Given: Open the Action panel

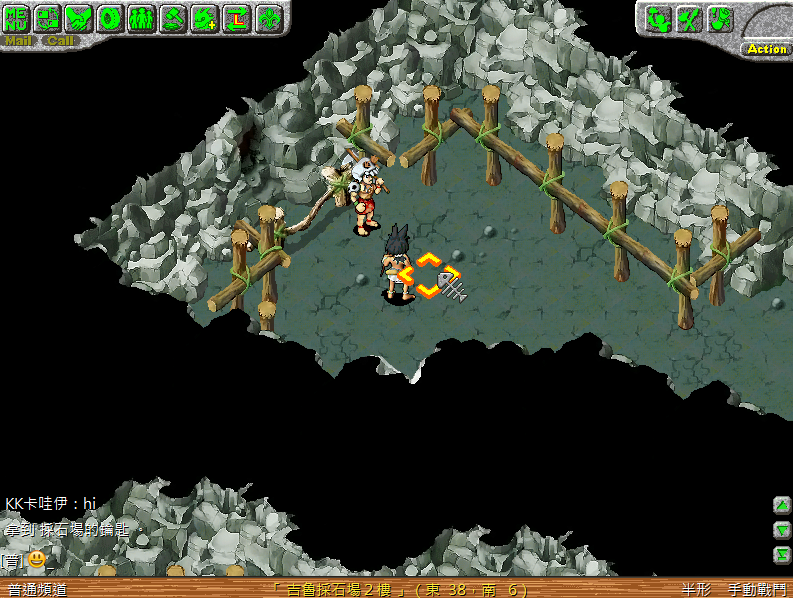Looking at the screenshot, I should pos(766,48).
